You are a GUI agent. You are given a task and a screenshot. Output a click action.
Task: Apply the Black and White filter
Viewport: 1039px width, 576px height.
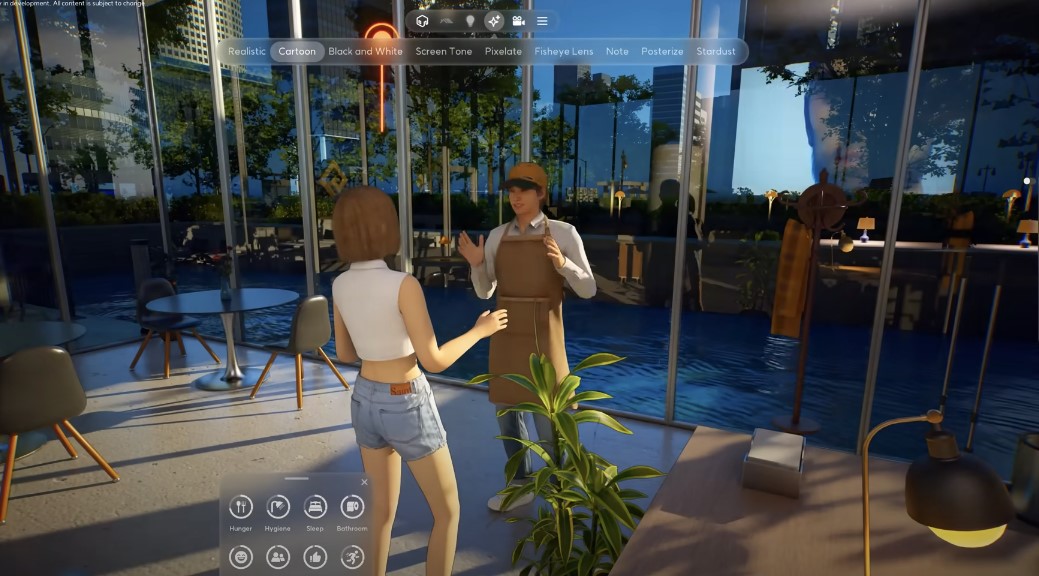pyautogui.click(x=365, y=51)
